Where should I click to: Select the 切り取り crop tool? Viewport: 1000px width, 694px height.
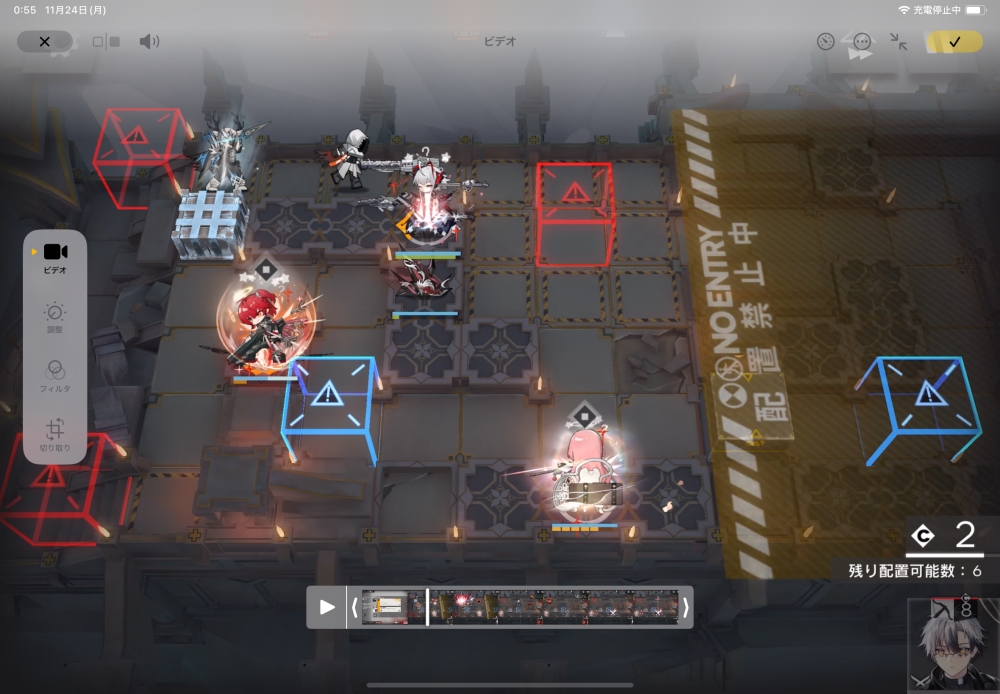point(55,435)
